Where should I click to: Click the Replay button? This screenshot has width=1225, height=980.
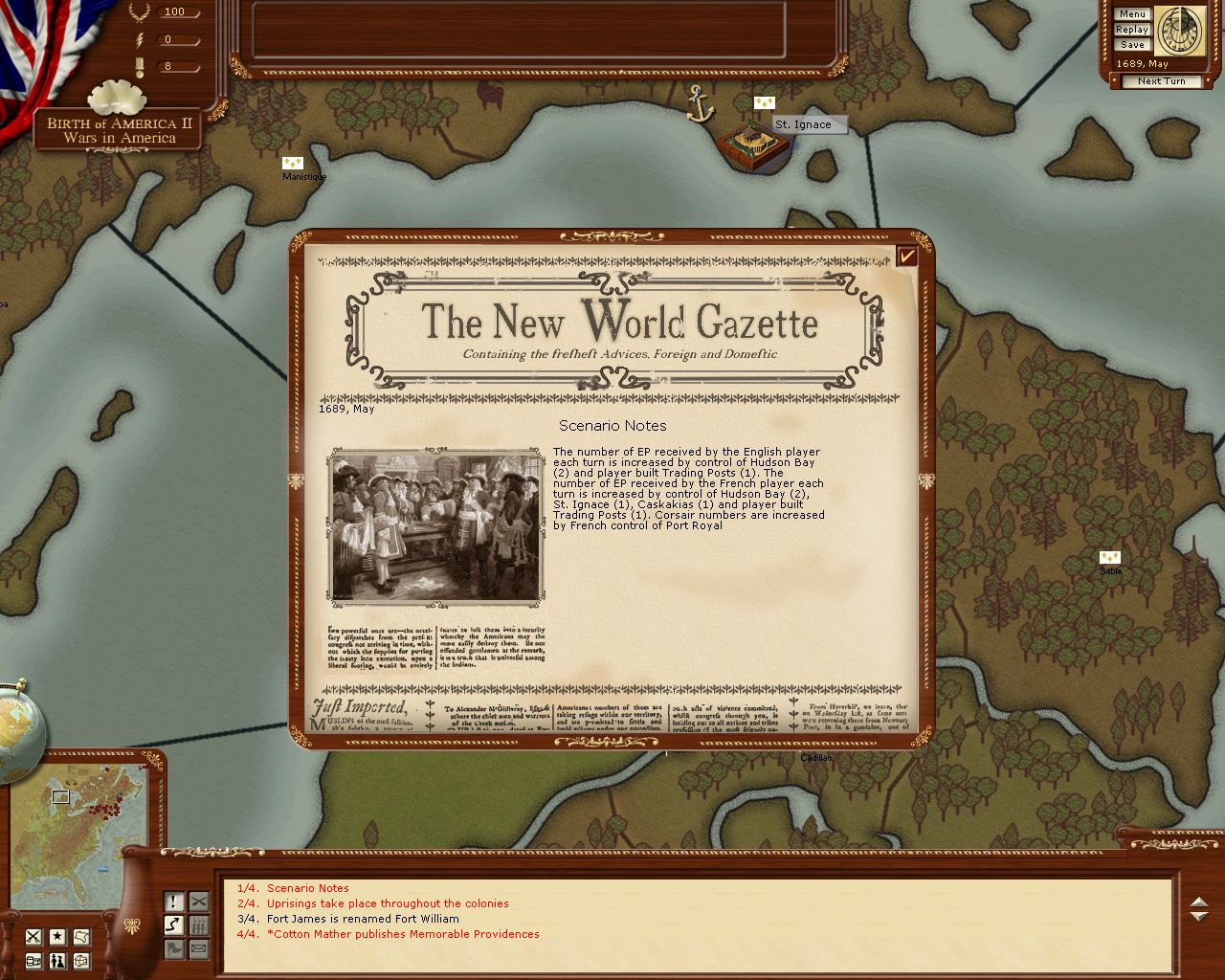tap(1132, 30)
